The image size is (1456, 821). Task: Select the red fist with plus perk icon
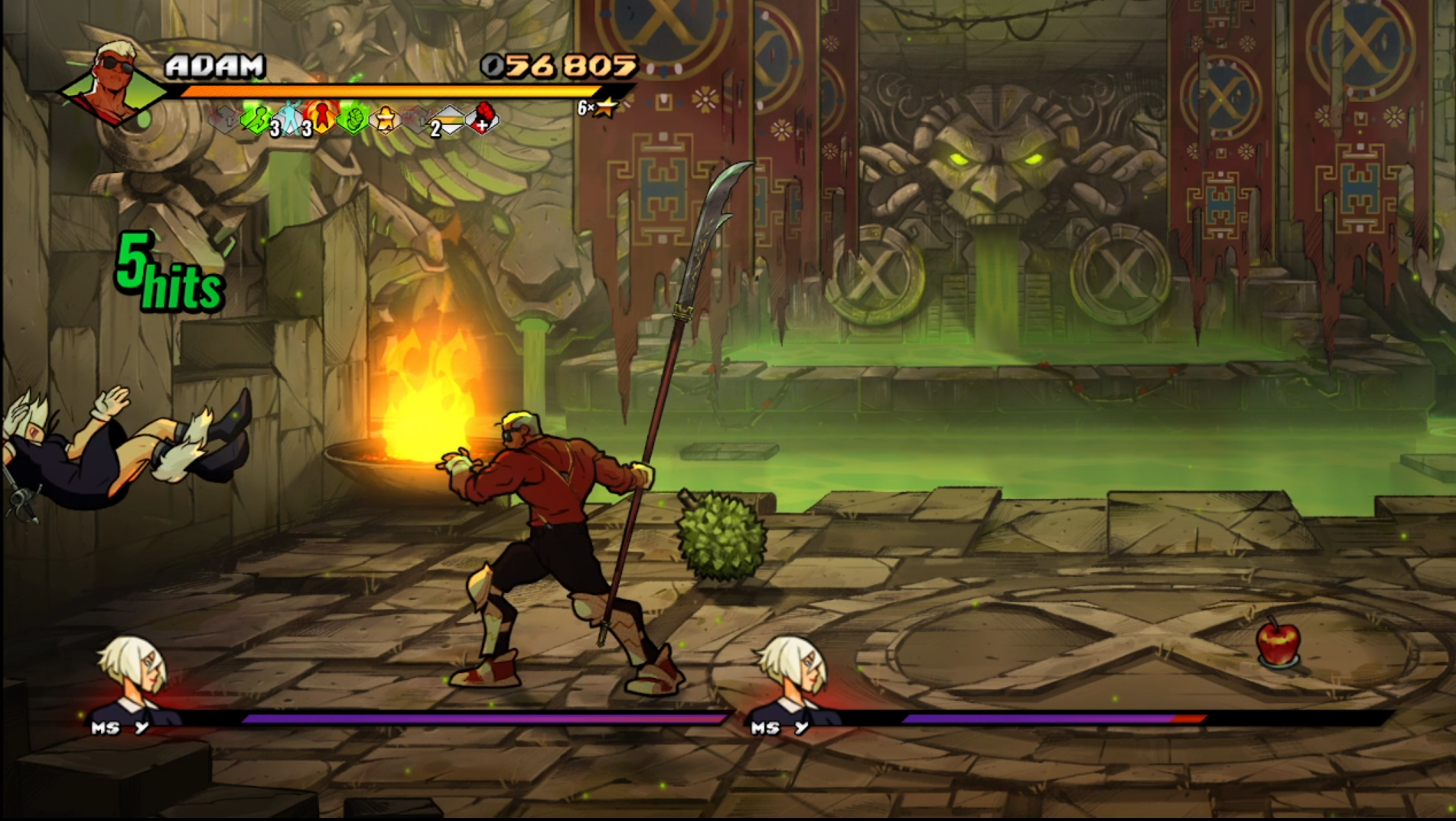pyautogui.click(x=482, y=118)
